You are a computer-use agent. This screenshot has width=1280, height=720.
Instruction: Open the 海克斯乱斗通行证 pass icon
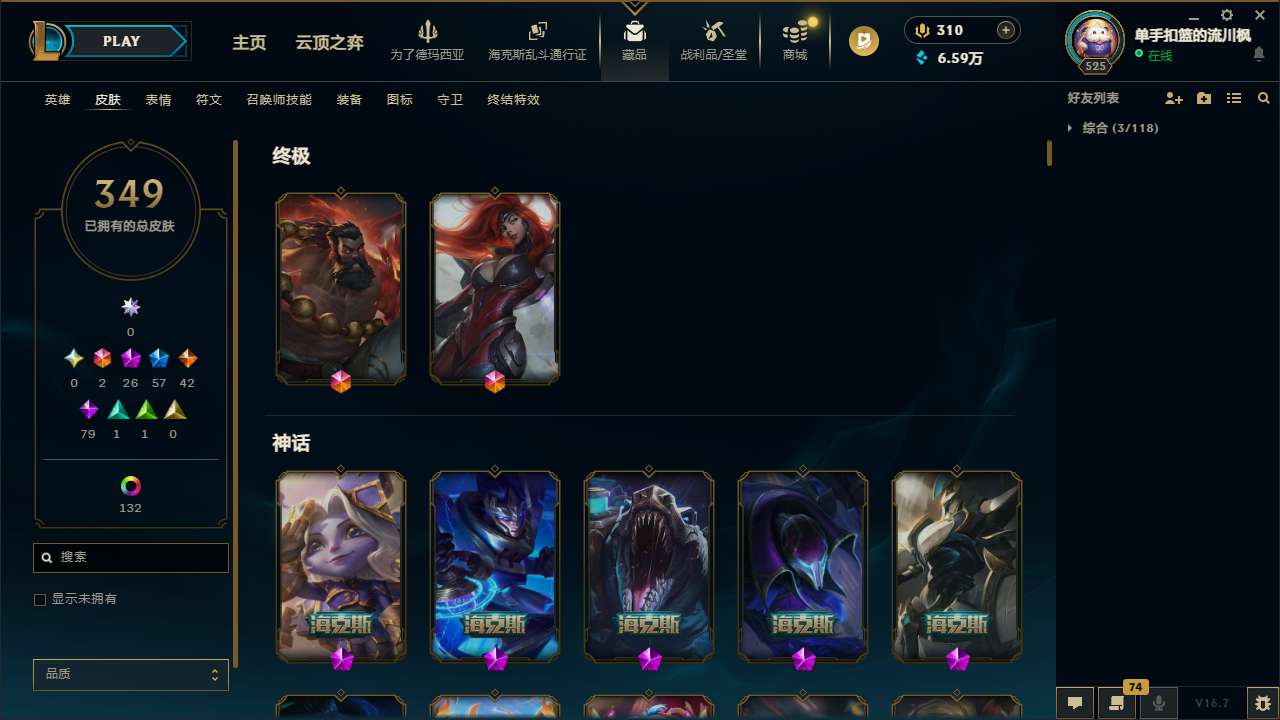[x=537, y=40]
